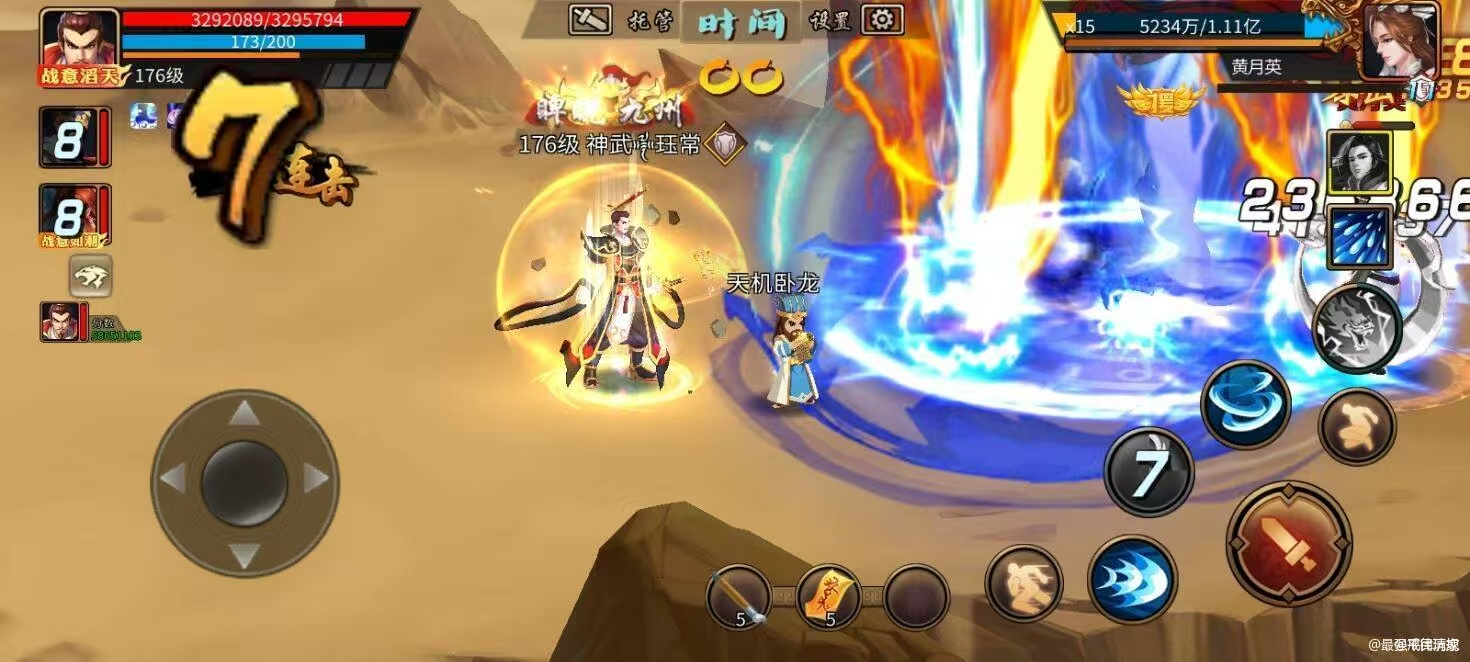Cast the blue whirlwind skill
Viewport: 1470px width, 662px height.
click(1245, 404)
